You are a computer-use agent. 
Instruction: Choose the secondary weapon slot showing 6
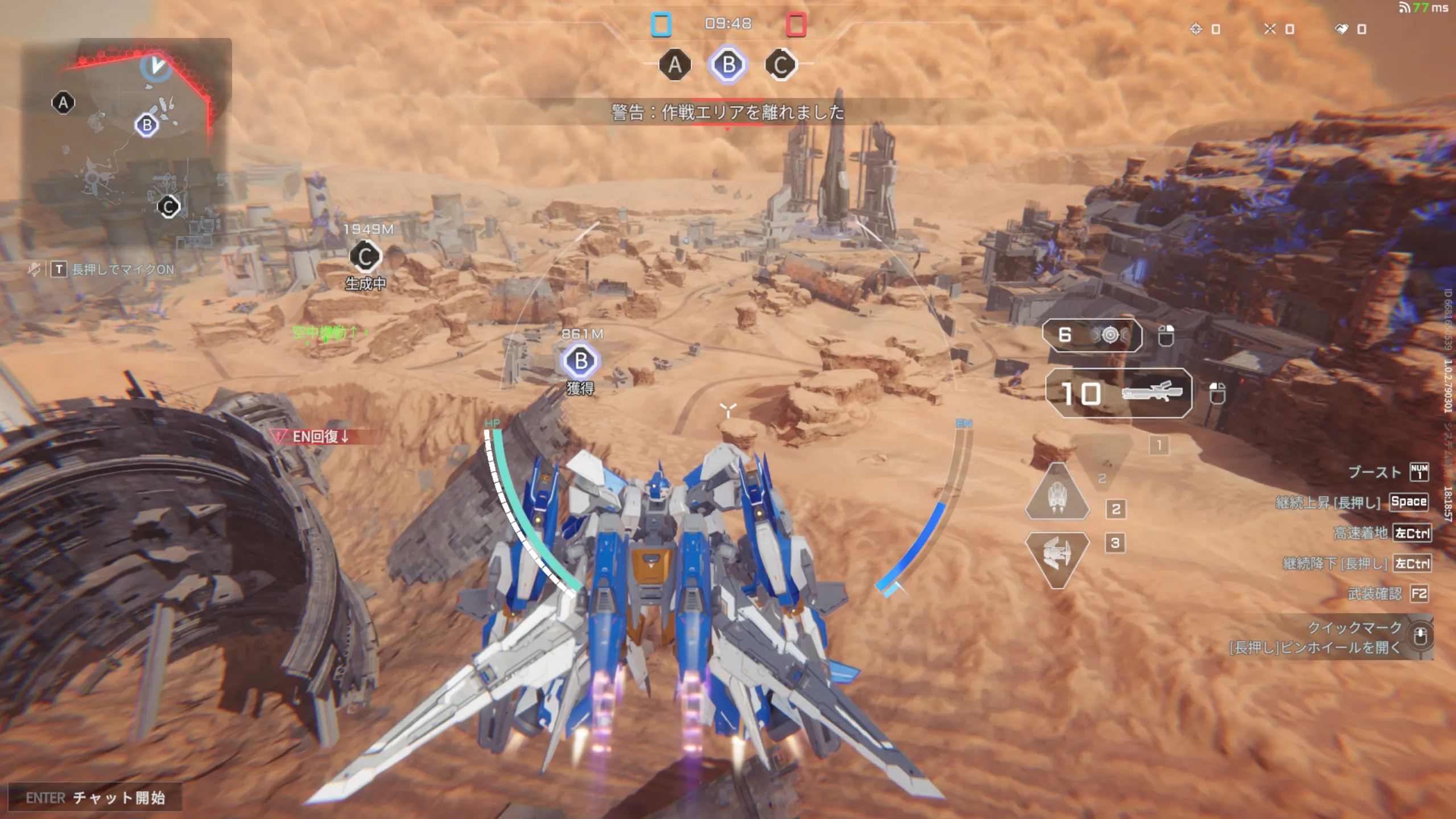1091,335
